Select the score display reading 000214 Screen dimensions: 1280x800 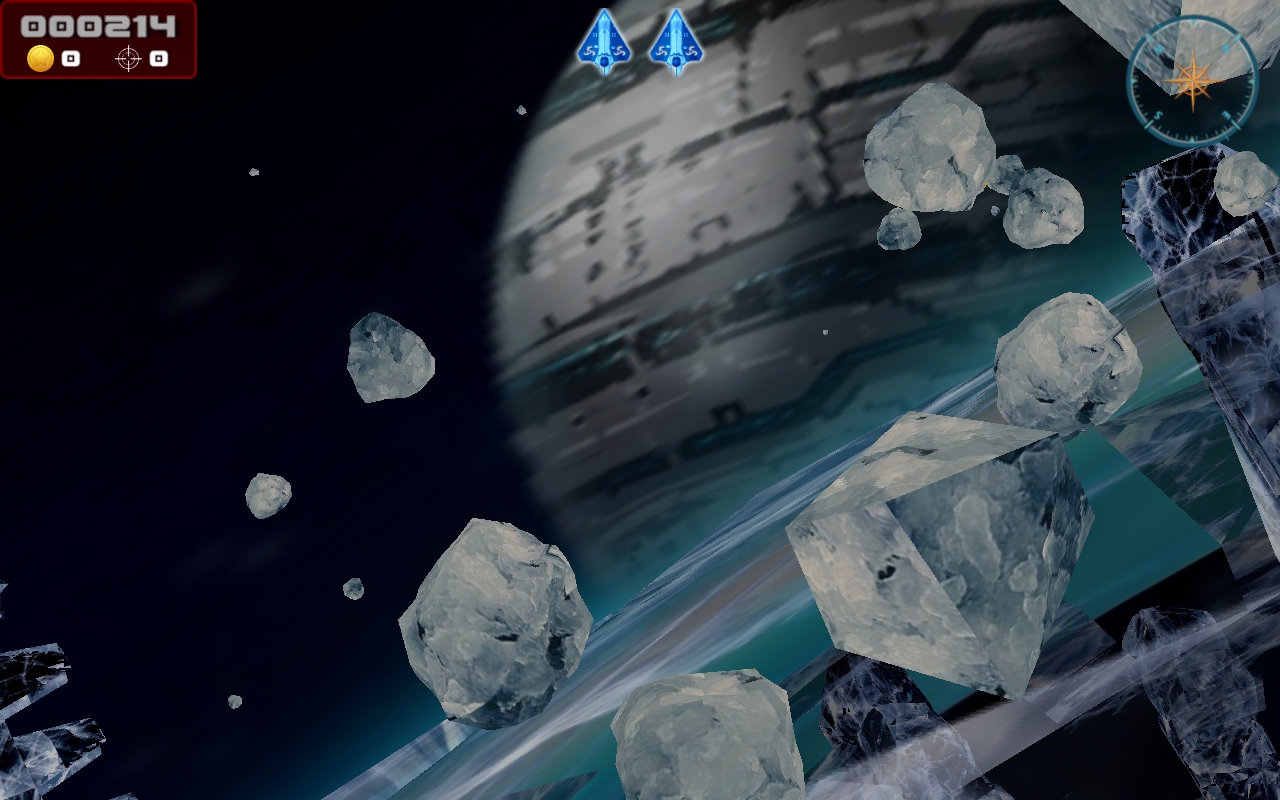[x=98, y=26]
